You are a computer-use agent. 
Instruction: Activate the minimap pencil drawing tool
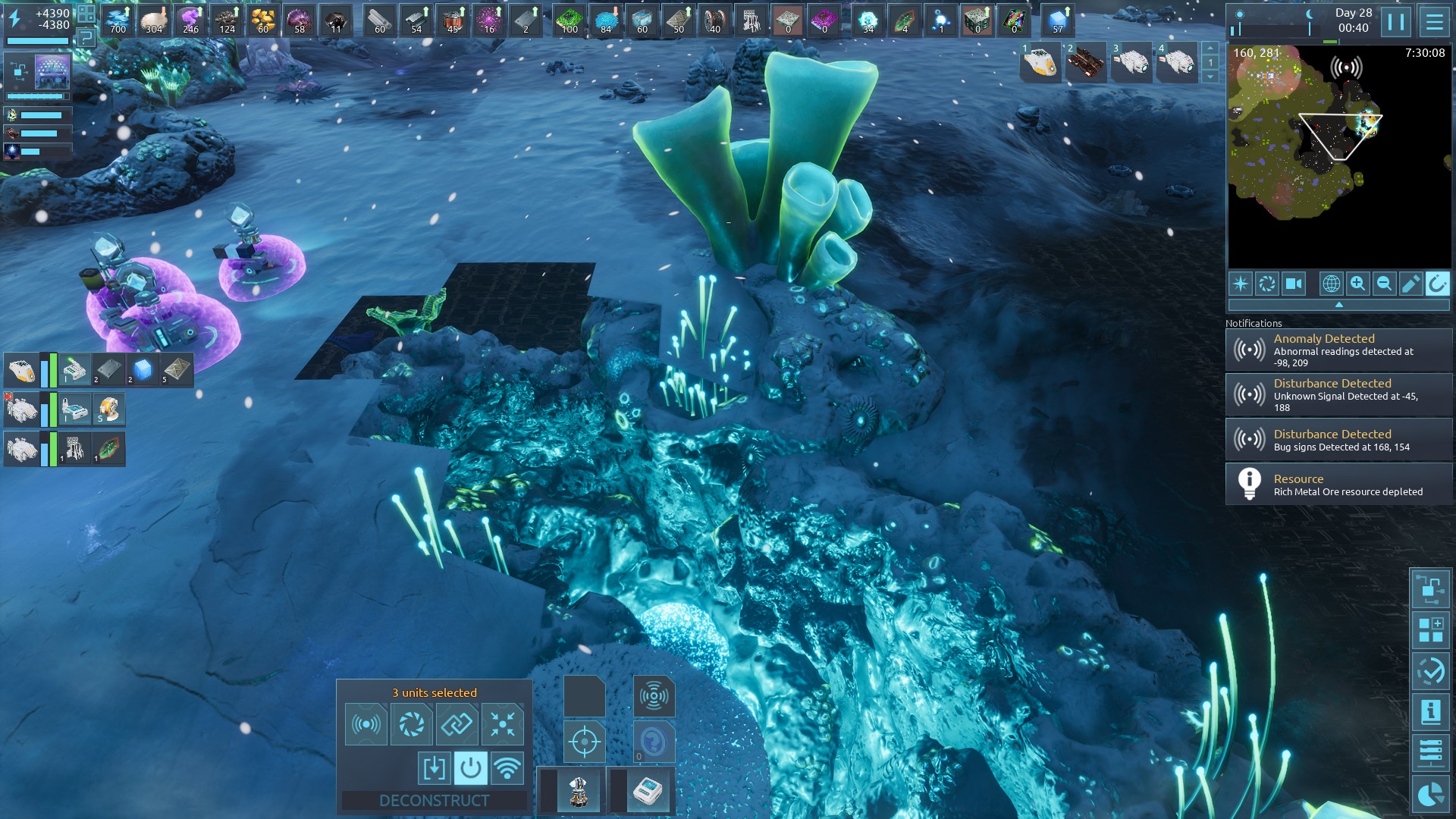coord(1410,284)
